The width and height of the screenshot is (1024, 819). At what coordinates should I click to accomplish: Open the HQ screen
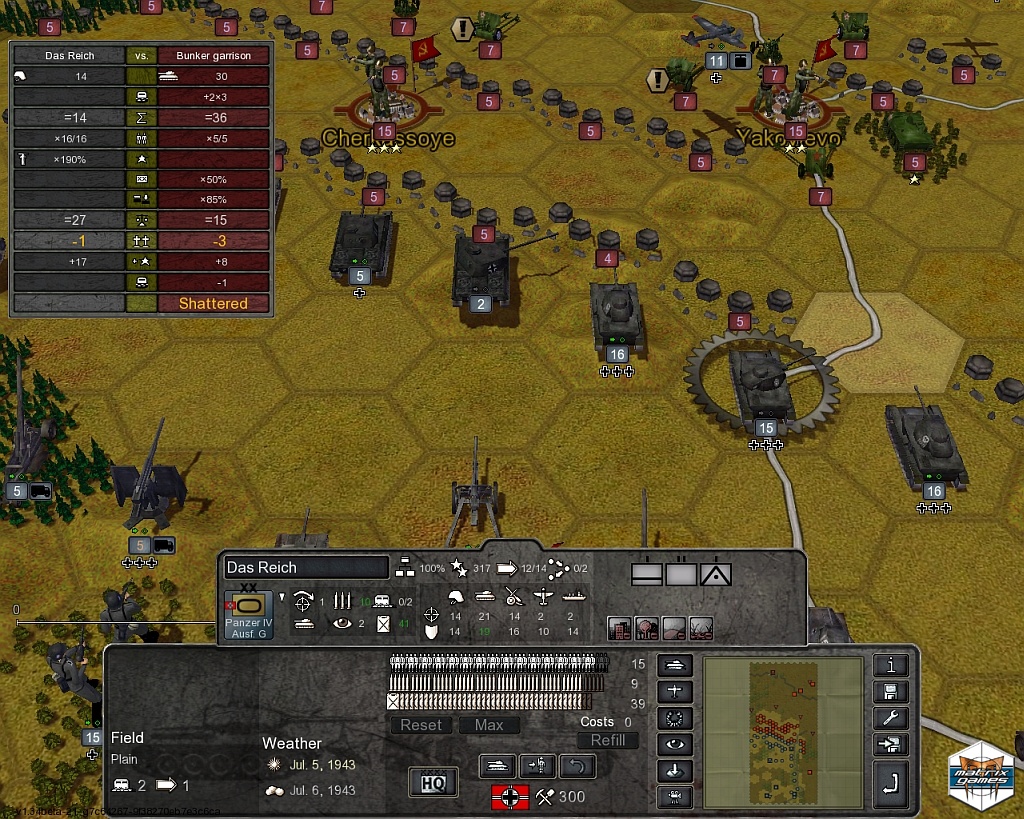(x=433, y=782)
